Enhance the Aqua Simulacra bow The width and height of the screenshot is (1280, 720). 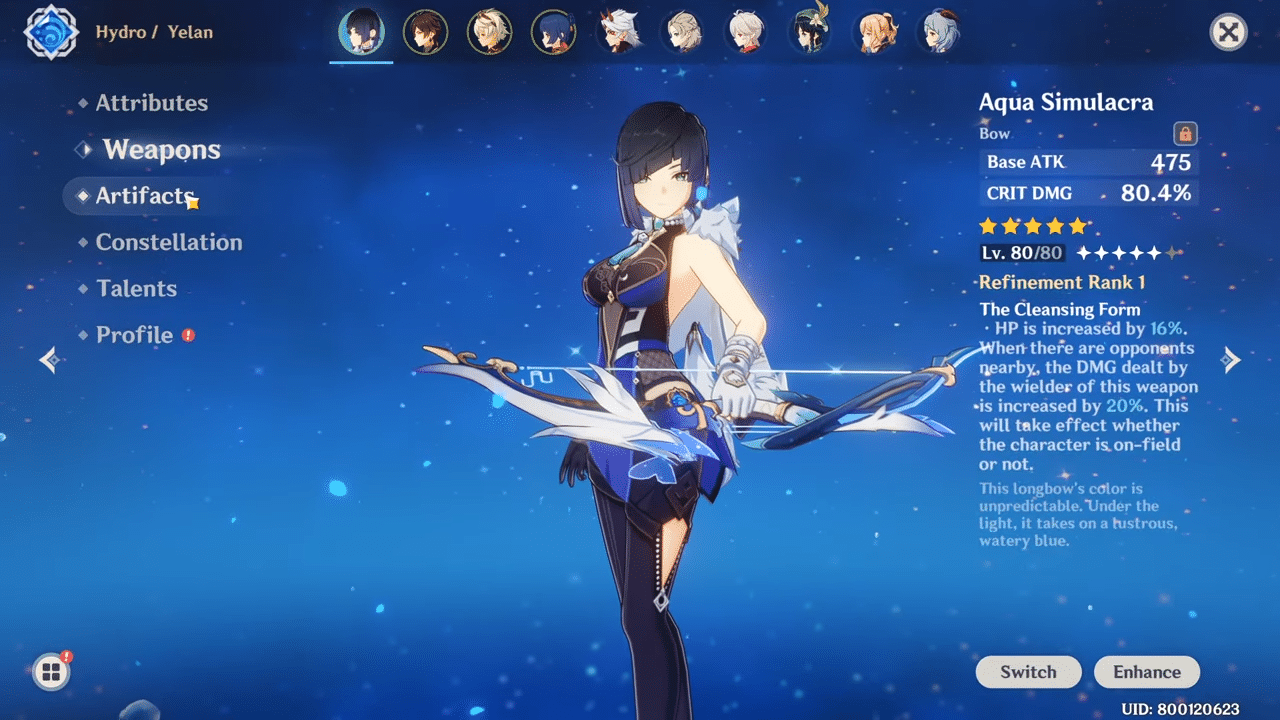1147,672
